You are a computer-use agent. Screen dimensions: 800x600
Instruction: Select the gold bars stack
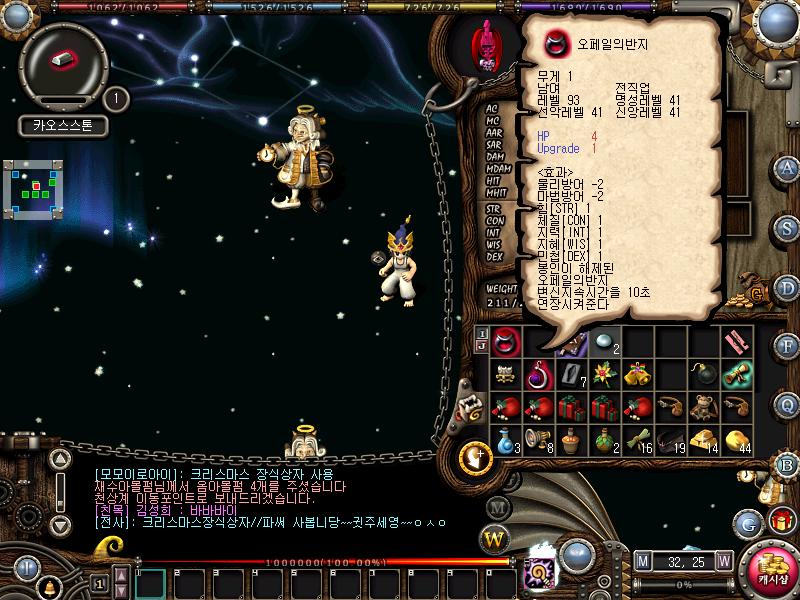[705, 439]
